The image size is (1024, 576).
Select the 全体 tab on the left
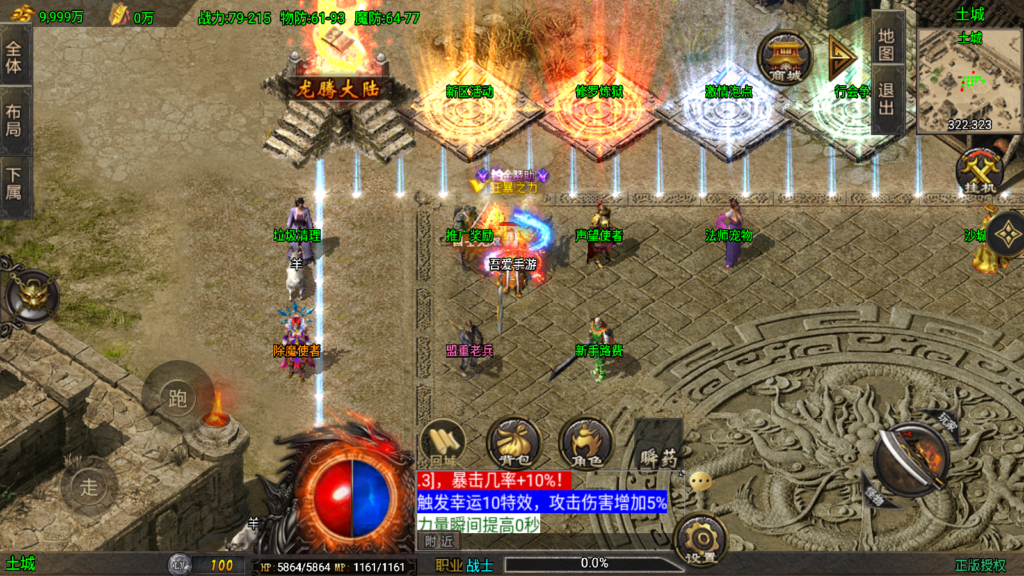(14, 56)
